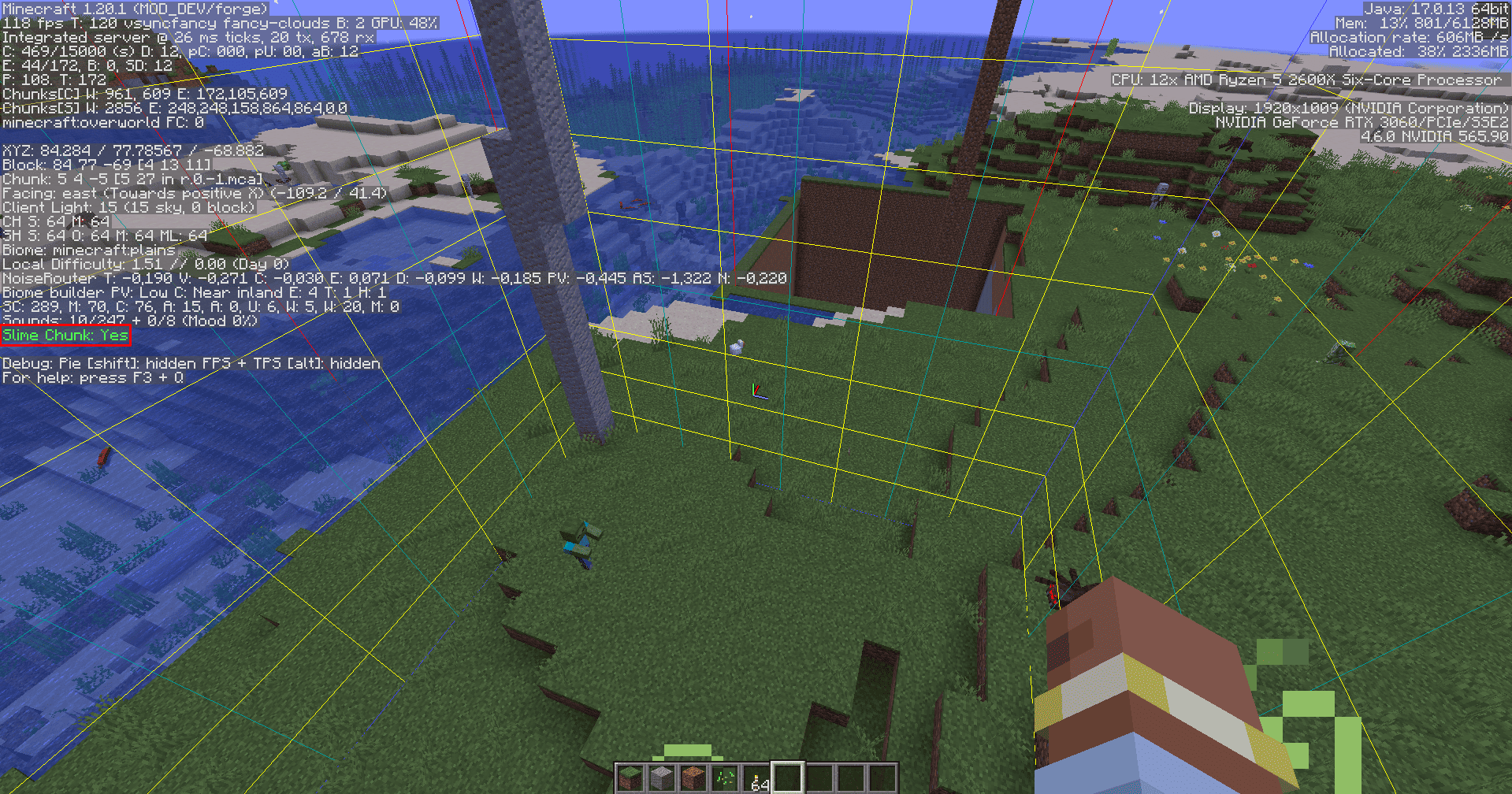Toggle the red-boxed Slime Chunk: Yes indicator
This screenshot has height=794, width=1512.
pos(64,335)
